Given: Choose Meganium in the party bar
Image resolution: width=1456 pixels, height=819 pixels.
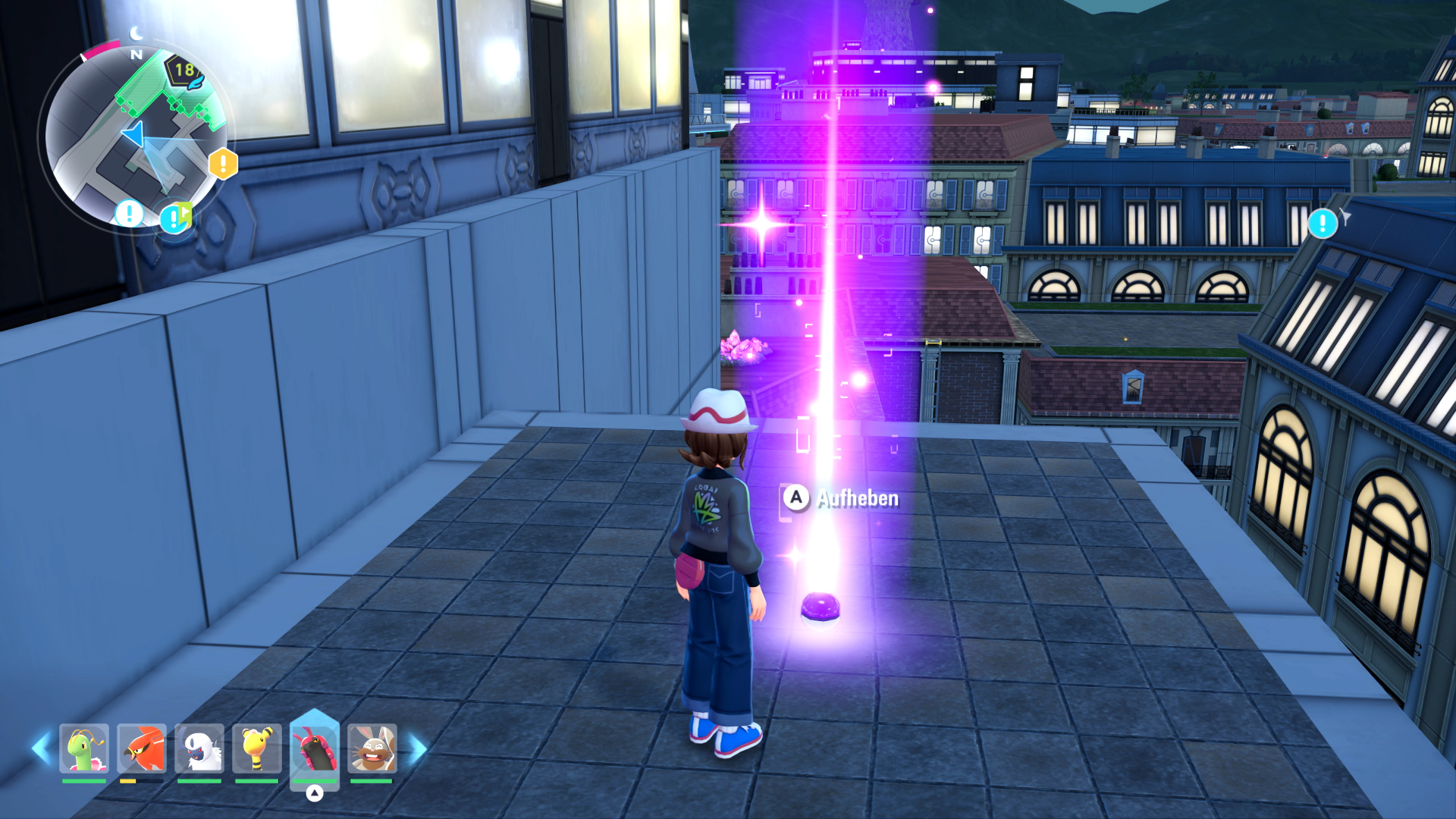Looking at the screenshot, I should [84, 748].
